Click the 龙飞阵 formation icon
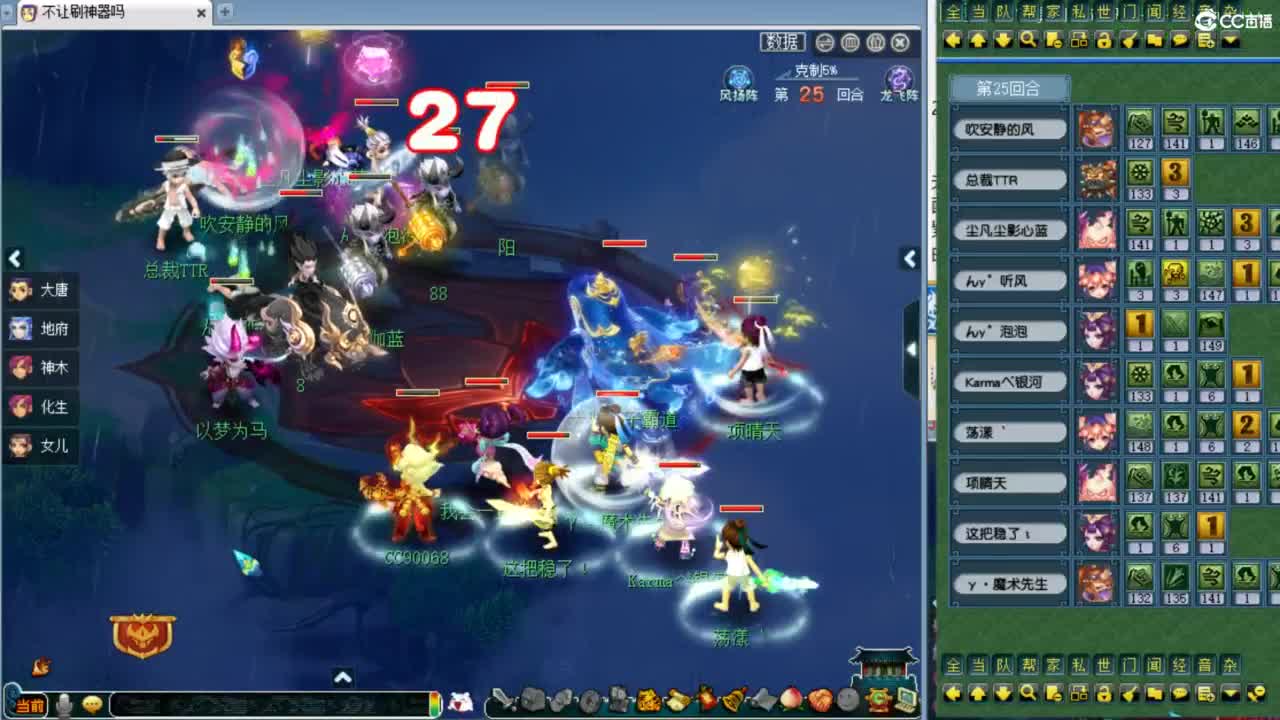Screen dimensions: 1280x720 [897, 75]
